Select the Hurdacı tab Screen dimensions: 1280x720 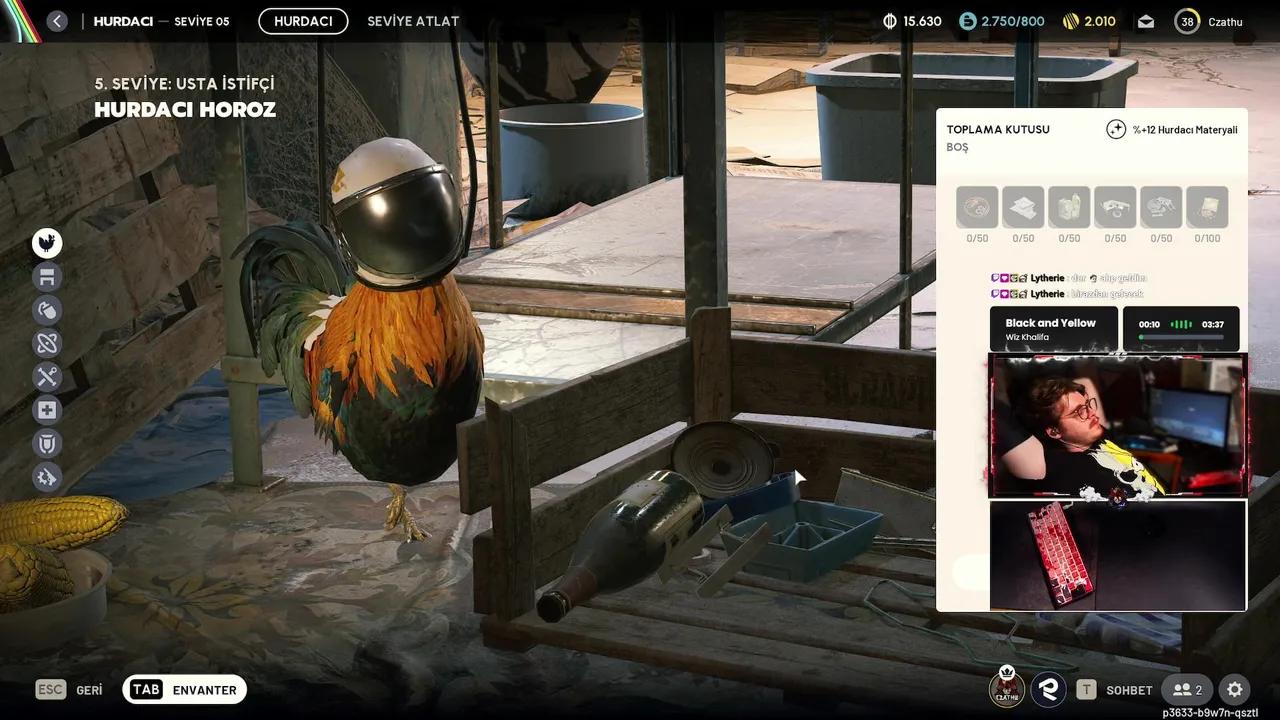tap(303, 21)
